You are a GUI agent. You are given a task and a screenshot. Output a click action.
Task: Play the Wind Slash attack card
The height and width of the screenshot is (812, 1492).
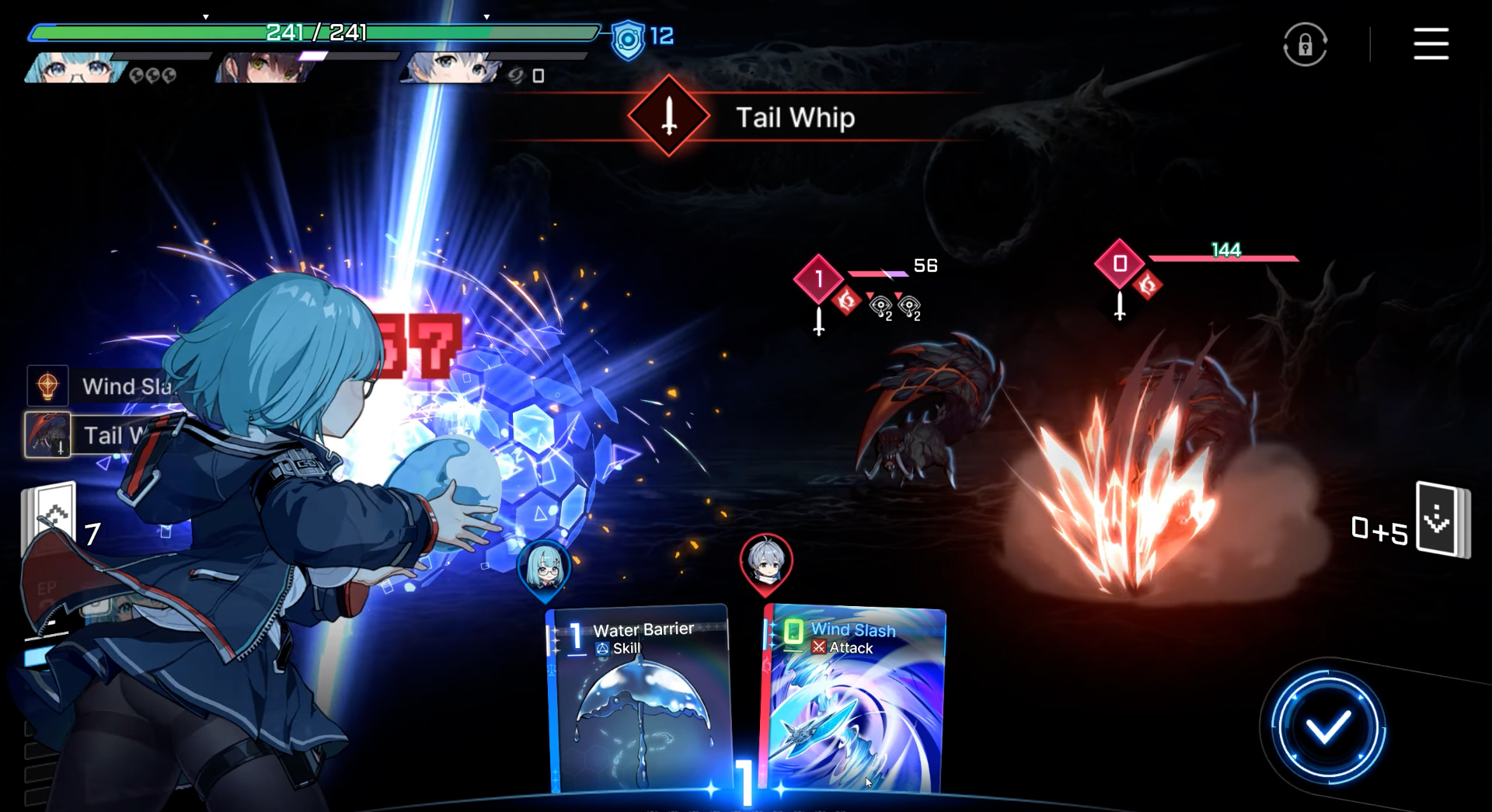pos(855,699)
